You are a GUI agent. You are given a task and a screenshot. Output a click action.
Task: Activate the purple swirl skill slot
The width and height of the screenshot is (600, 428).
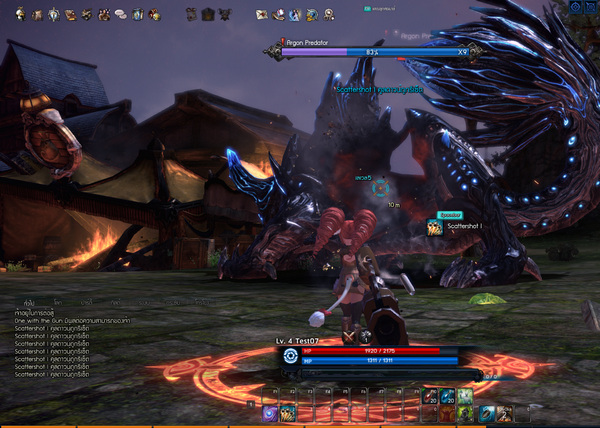point(270,412)
